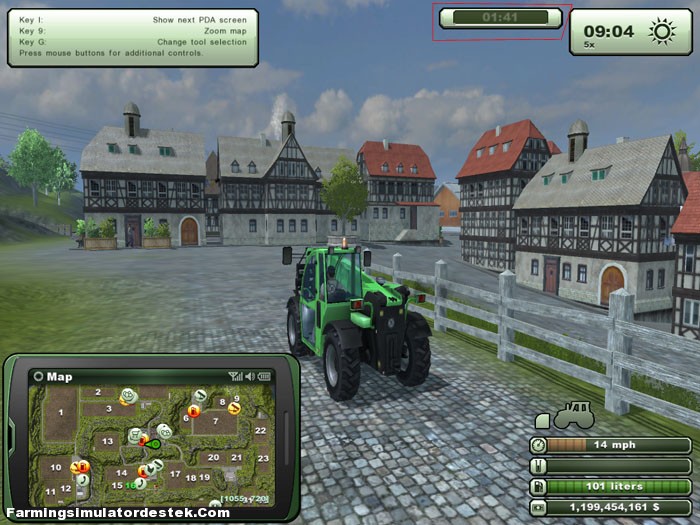Viewport: 700px width, 525px height.
Task: Pick the green highlighted field 16 label
Action: [x=131, y=485]
